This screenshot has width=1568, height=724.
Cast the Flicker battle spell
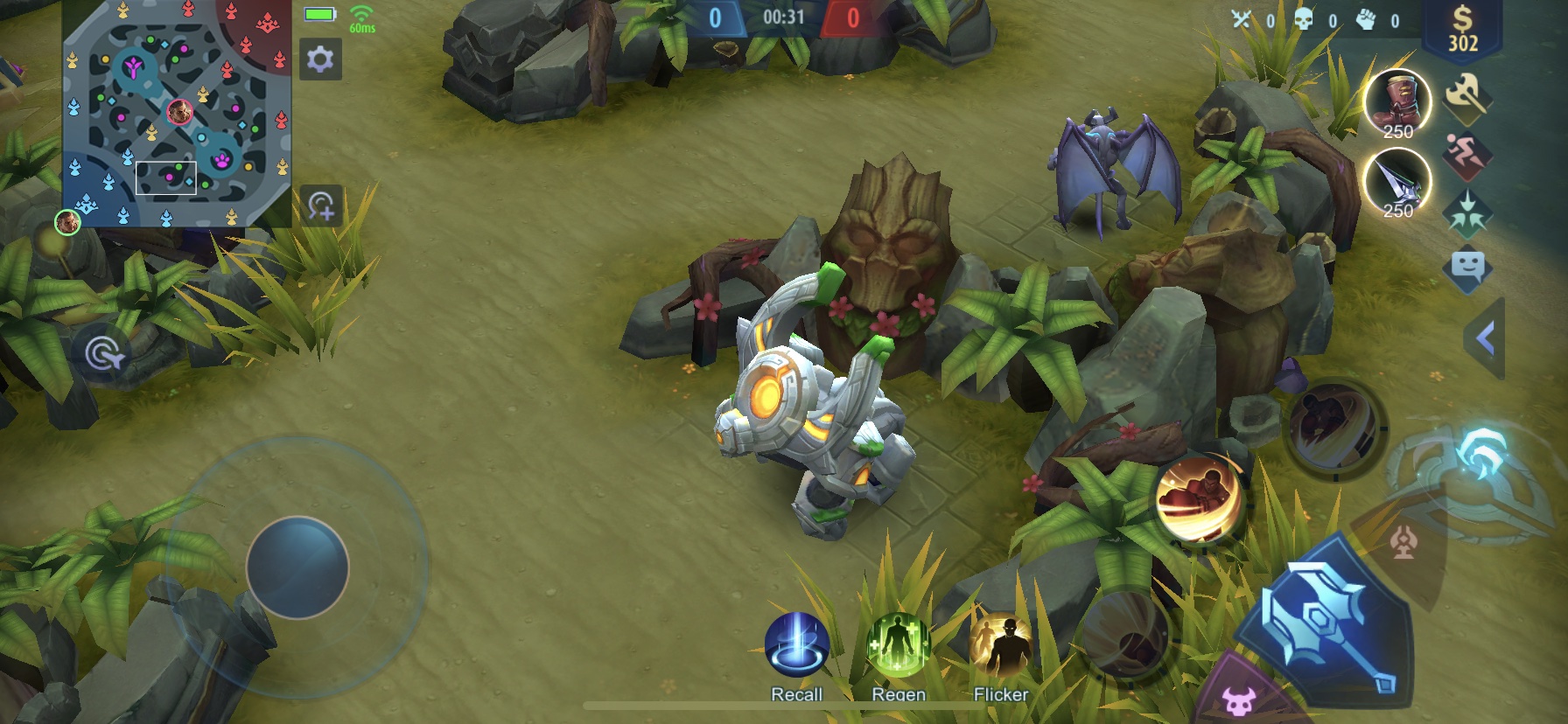1001,645
